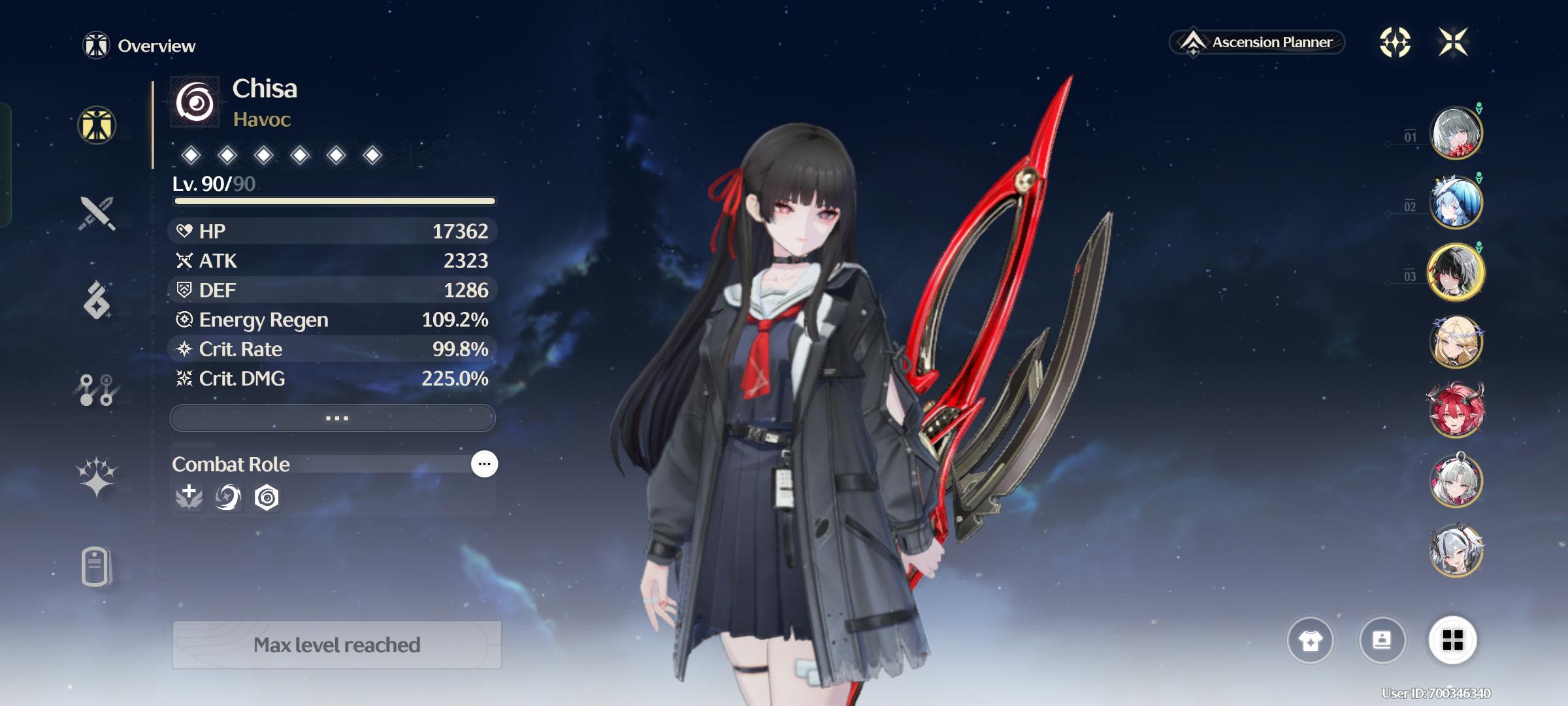The image size is (1568, 706).
Task: Open the Resonance Chain sparkle tab
Action: pyautogui.click(x=97, y=476)
